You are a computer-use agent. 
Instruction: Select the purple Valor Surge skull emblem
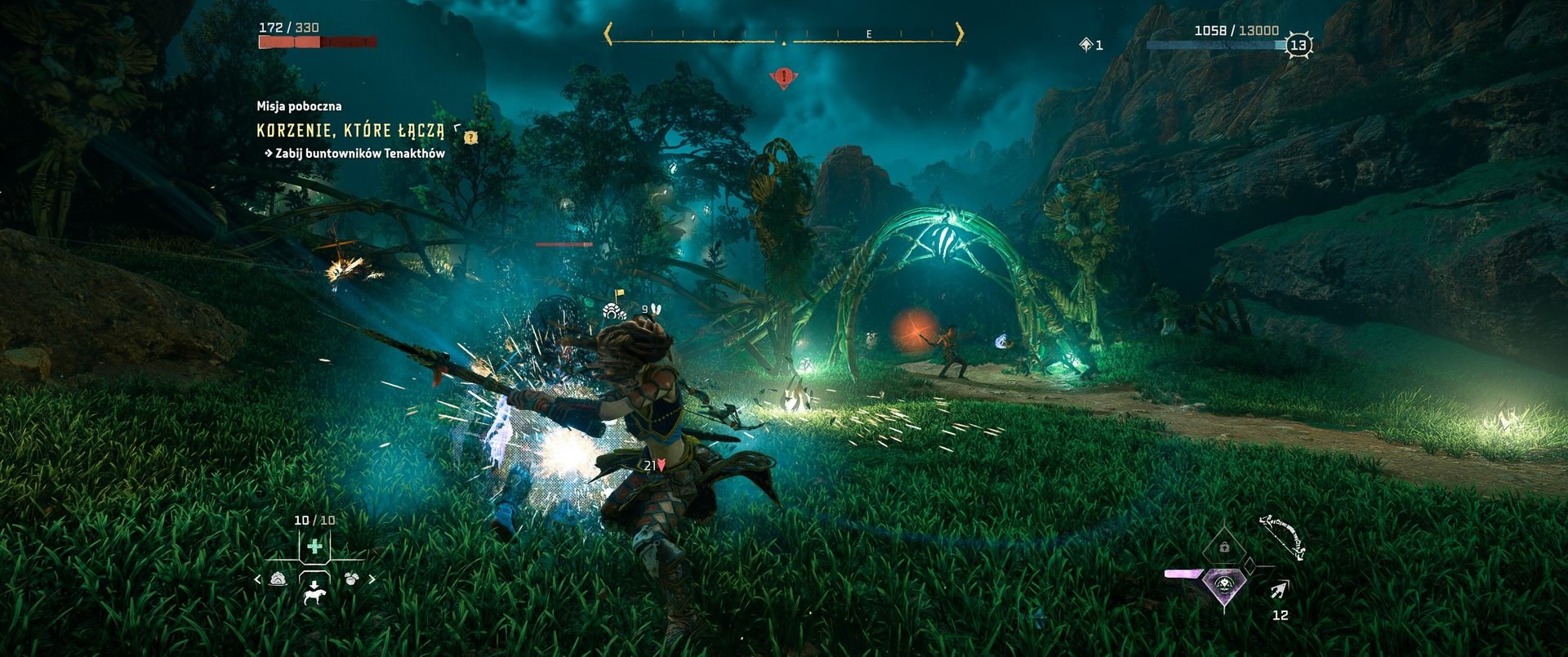(x=1224, y=584)
